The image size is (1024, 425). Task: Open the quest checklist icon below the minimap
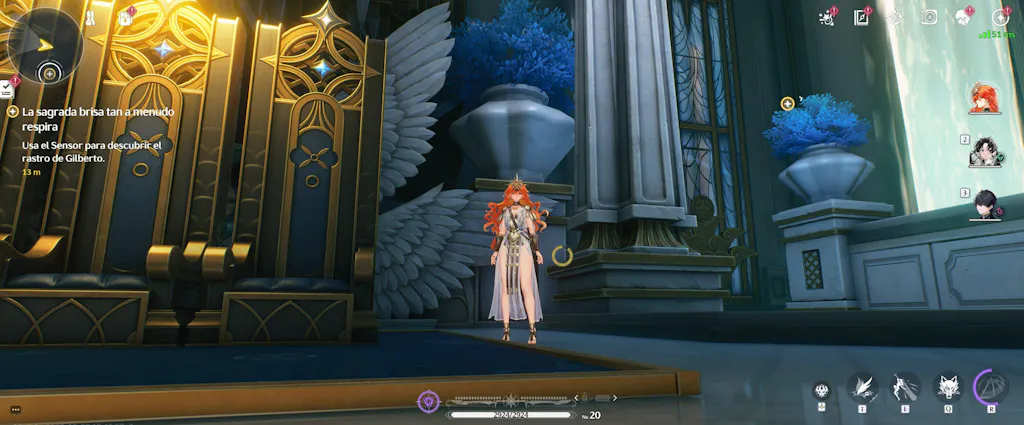6,90
